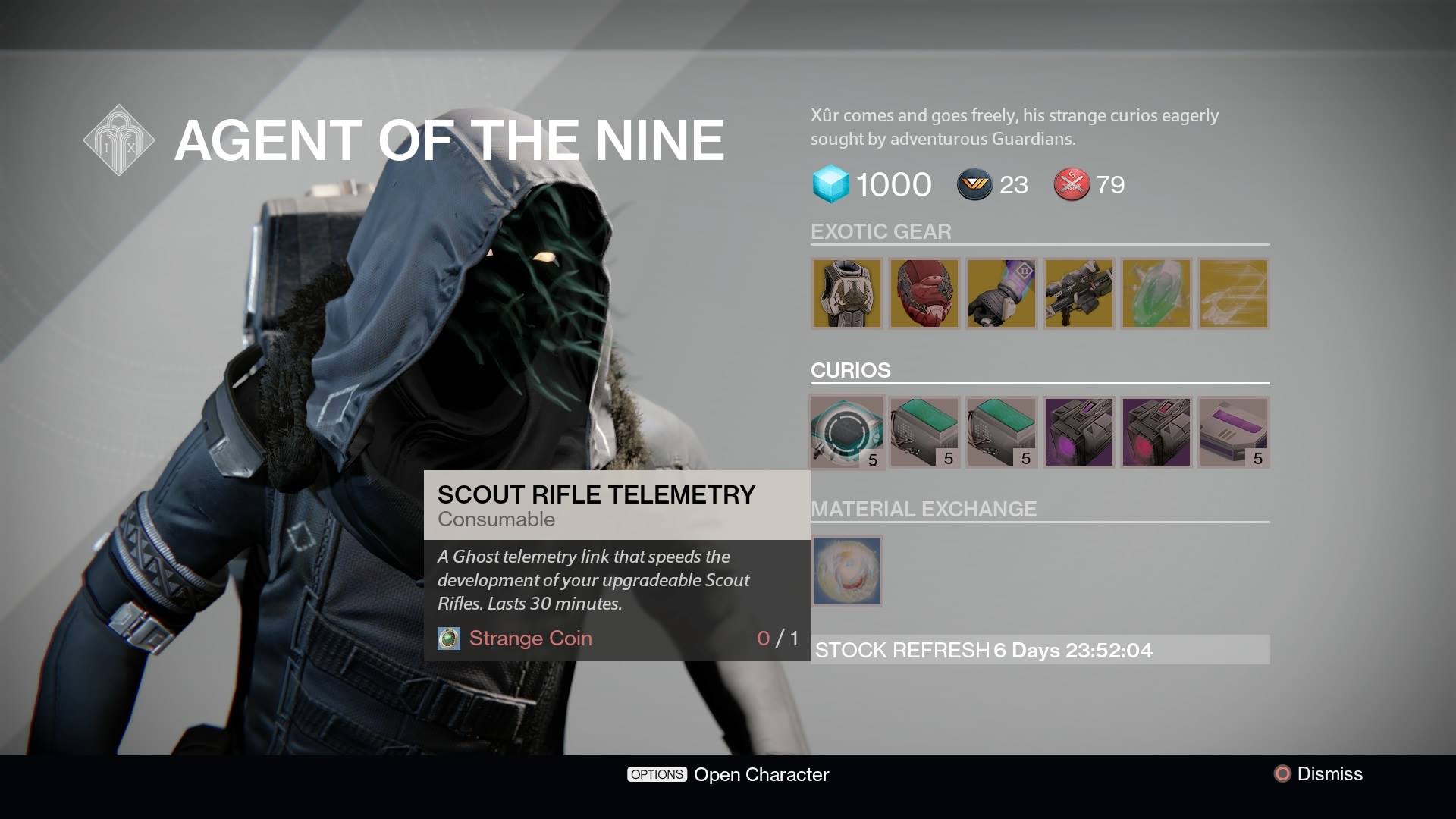Select the exotic chest armor in Exotic Gear

[x=846, y=294]
